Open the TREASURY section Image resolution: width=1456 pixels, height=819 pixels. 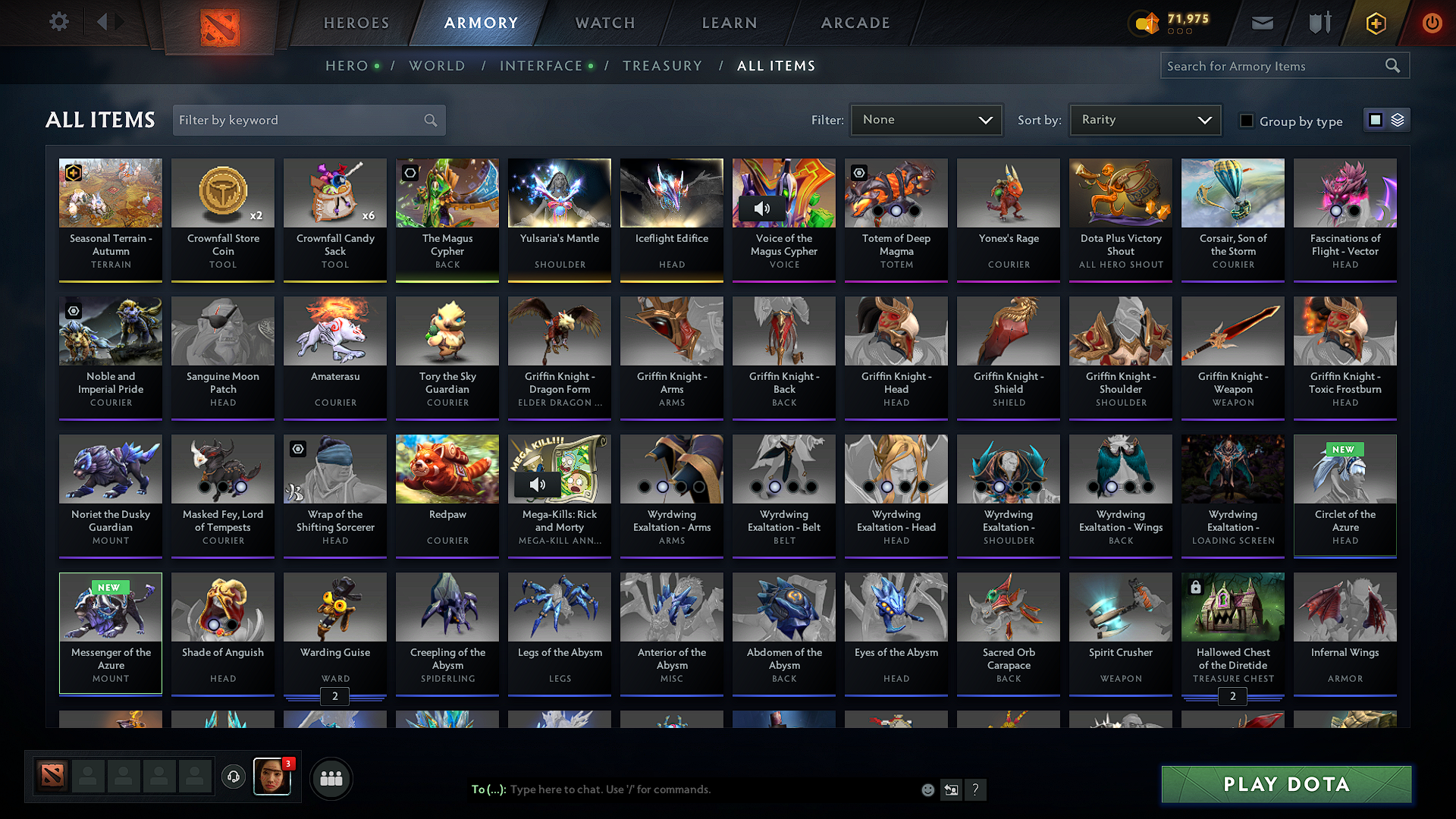coord(662,66)
